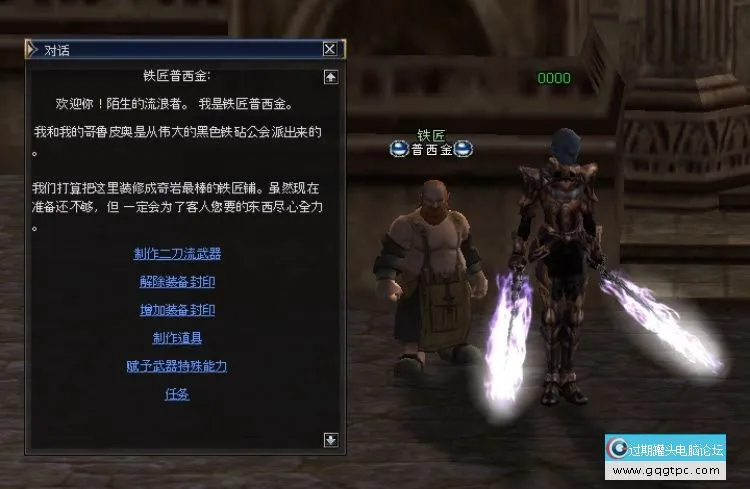This screenshot has width=750, height=489.
Task: Pick the 增加装备封印 option
Action: tap(177, 310)
